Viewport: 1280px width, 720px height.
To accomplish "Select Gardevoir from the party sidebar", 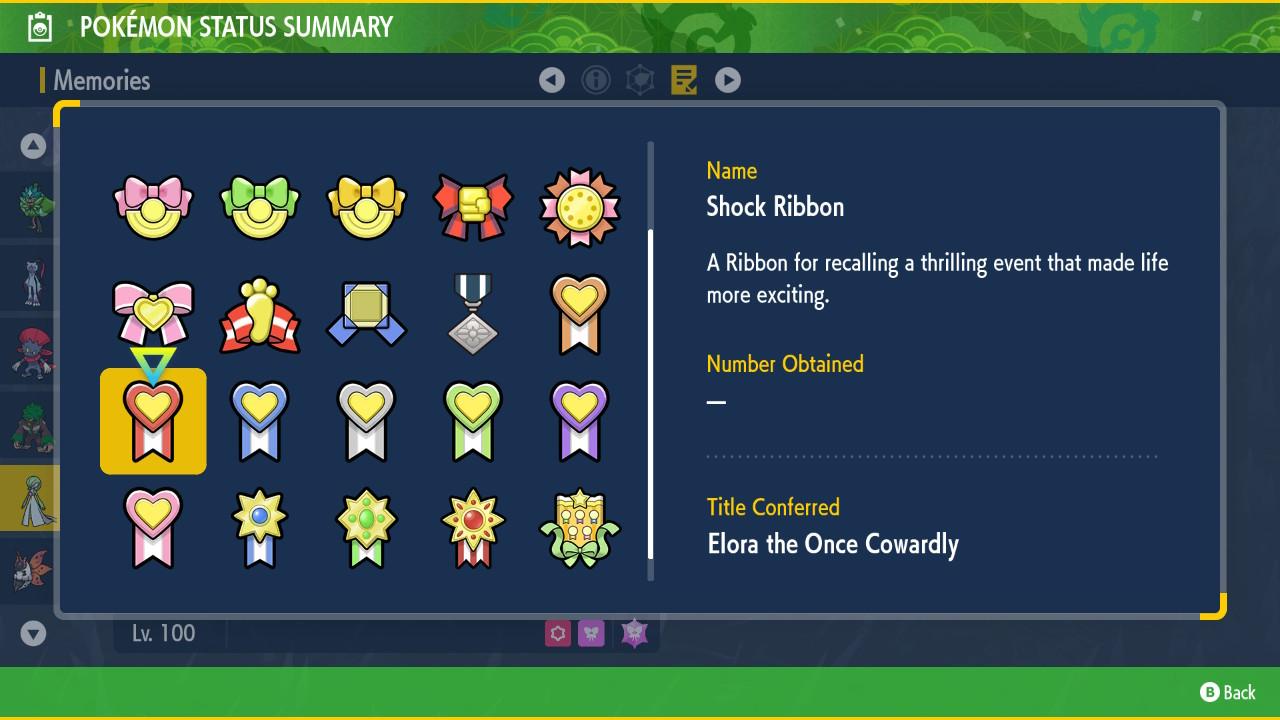I will point(30,497).
